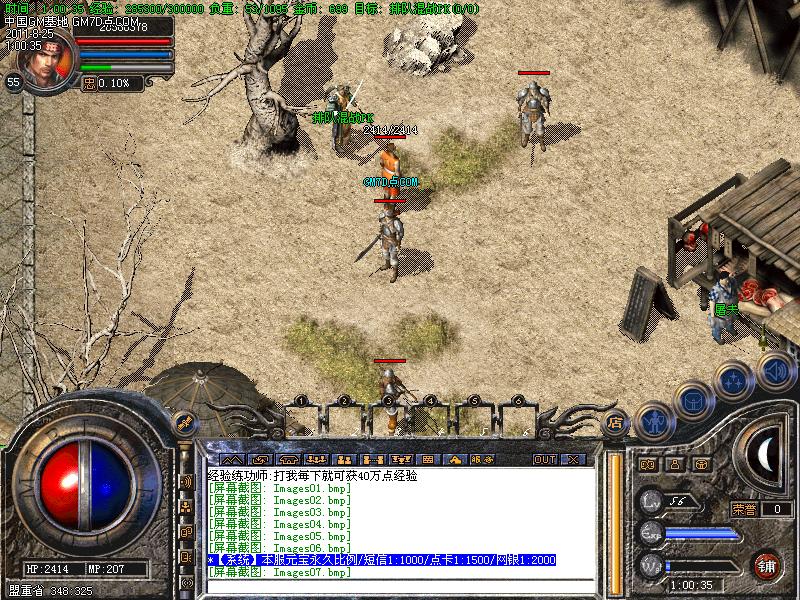Select the 忠 loyalty icon

click(x=89, y=83)
